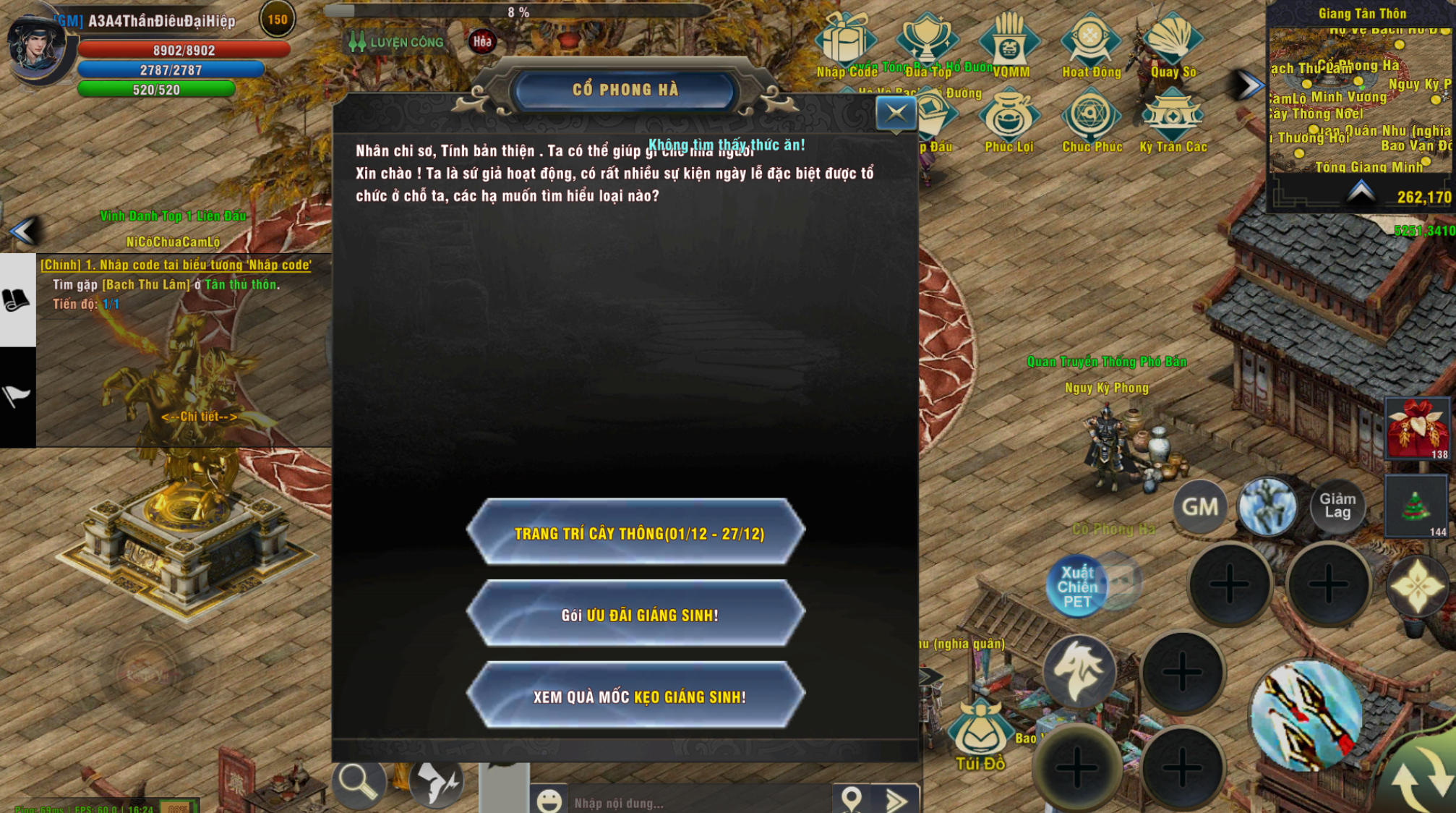Toggle the Hỏa element indicator

(481, 41)
